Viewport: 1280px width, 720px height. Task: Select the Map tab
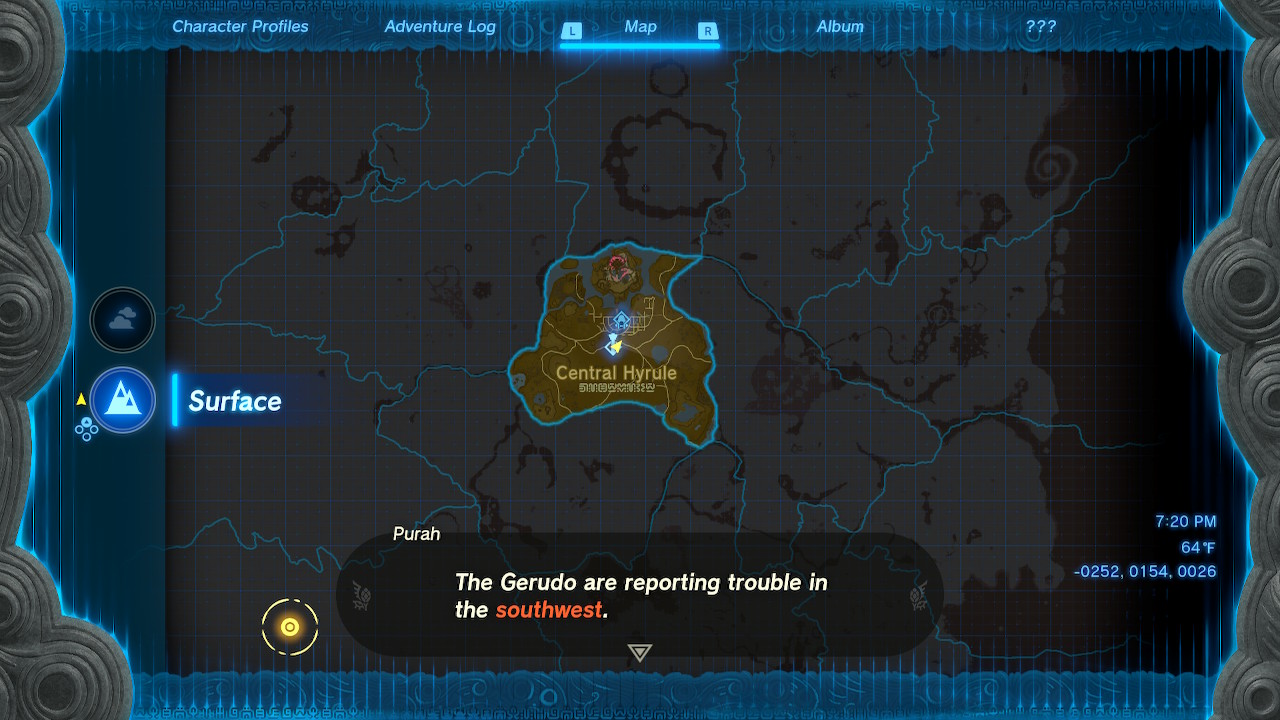click(x=640, y=27)
